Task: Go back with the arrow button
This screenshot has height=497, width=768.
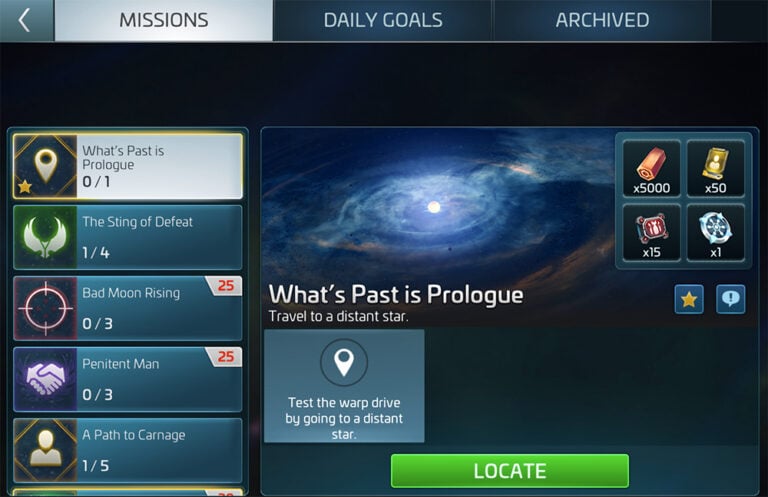Action: tap(26, 20)
